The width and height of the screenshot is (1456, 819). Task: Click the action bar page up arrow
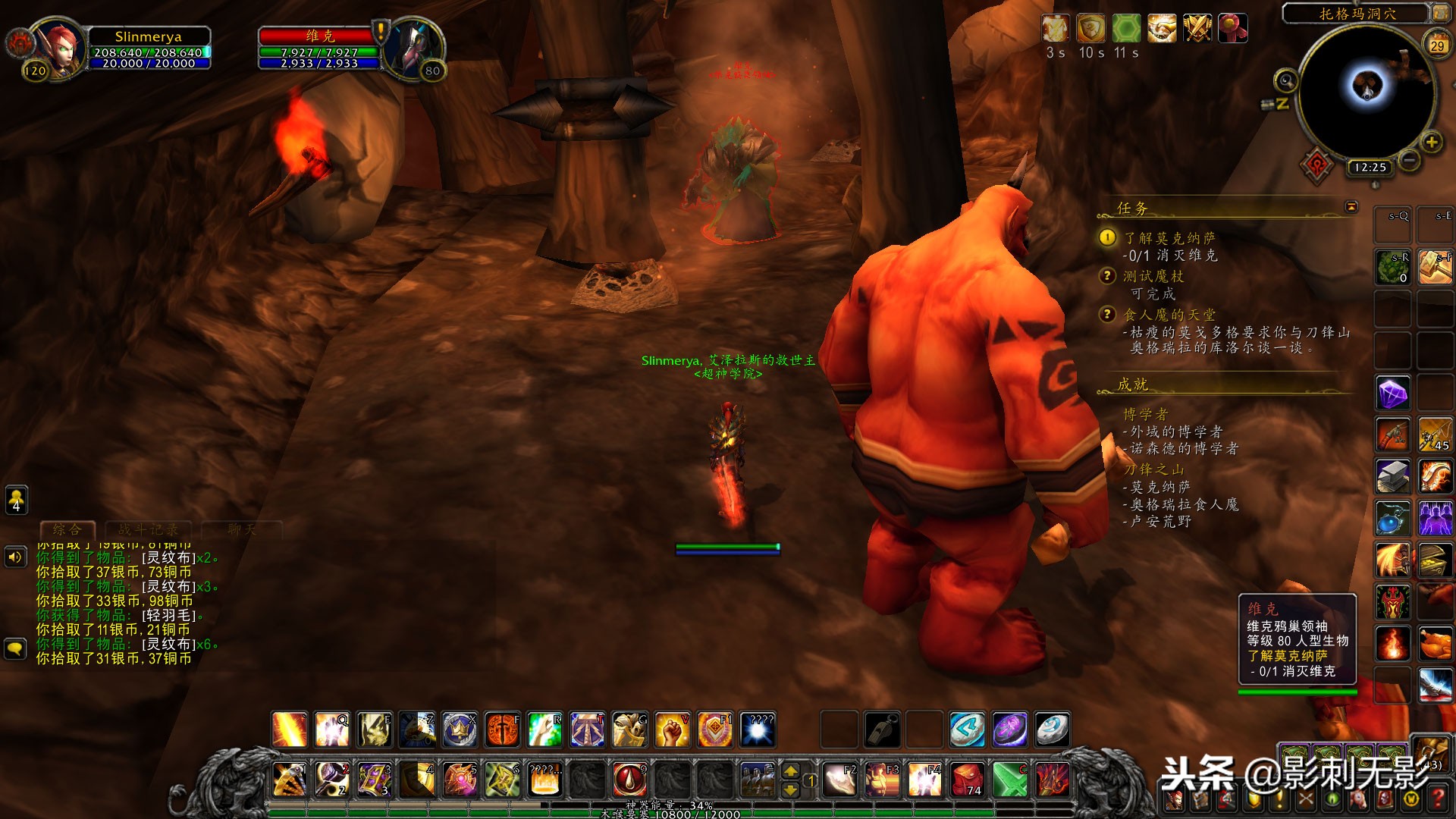[790, 771]
